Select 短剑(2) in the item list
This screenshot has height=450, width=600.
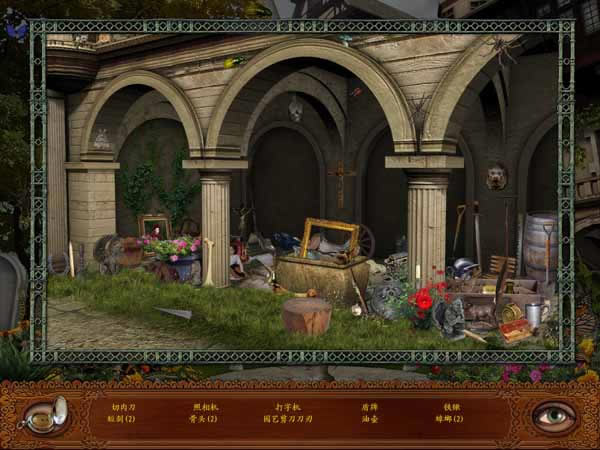point(122,419)
